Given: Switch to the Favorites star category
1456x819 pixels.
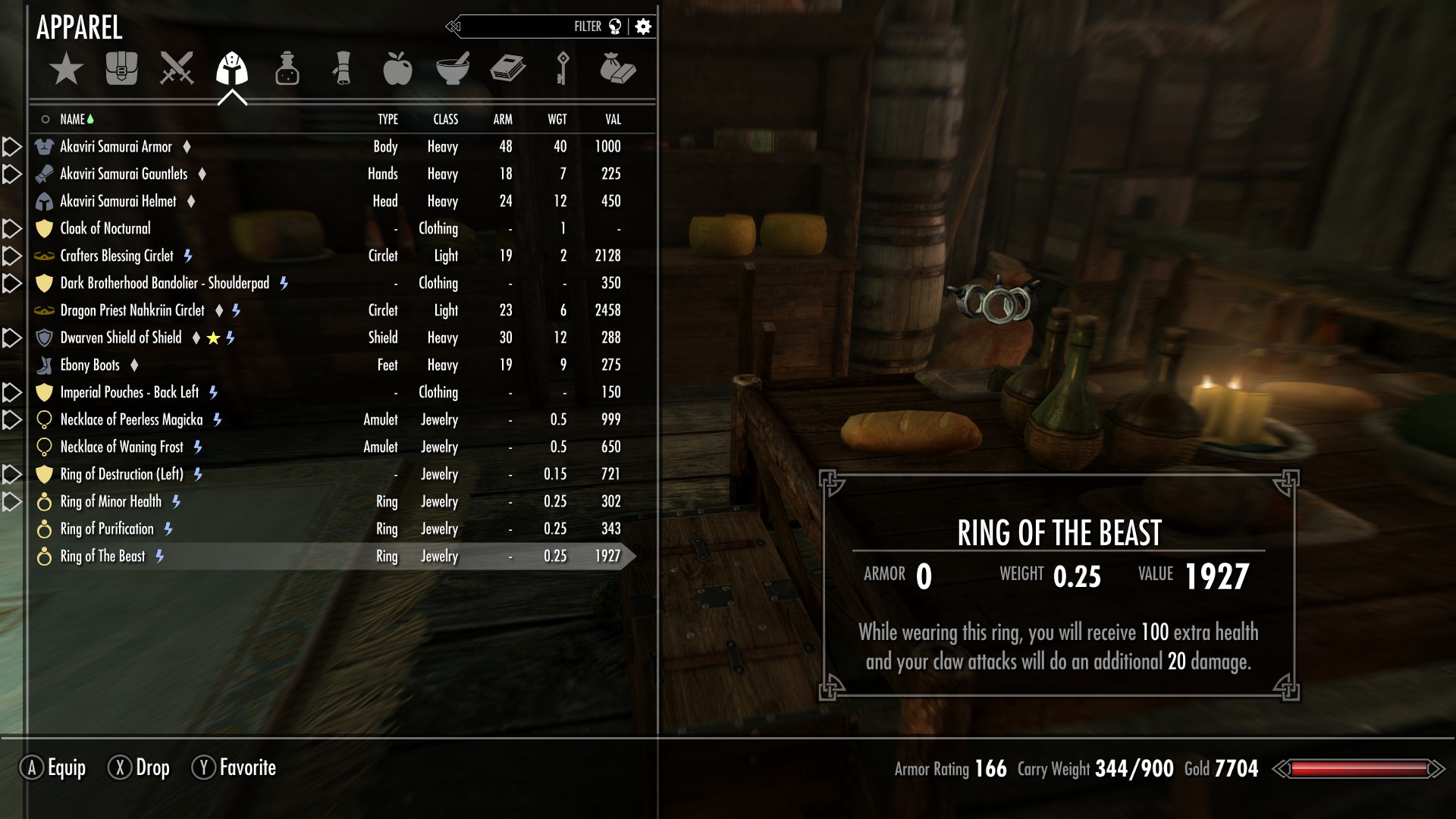Looking at the screenshot, I should 66,69.
